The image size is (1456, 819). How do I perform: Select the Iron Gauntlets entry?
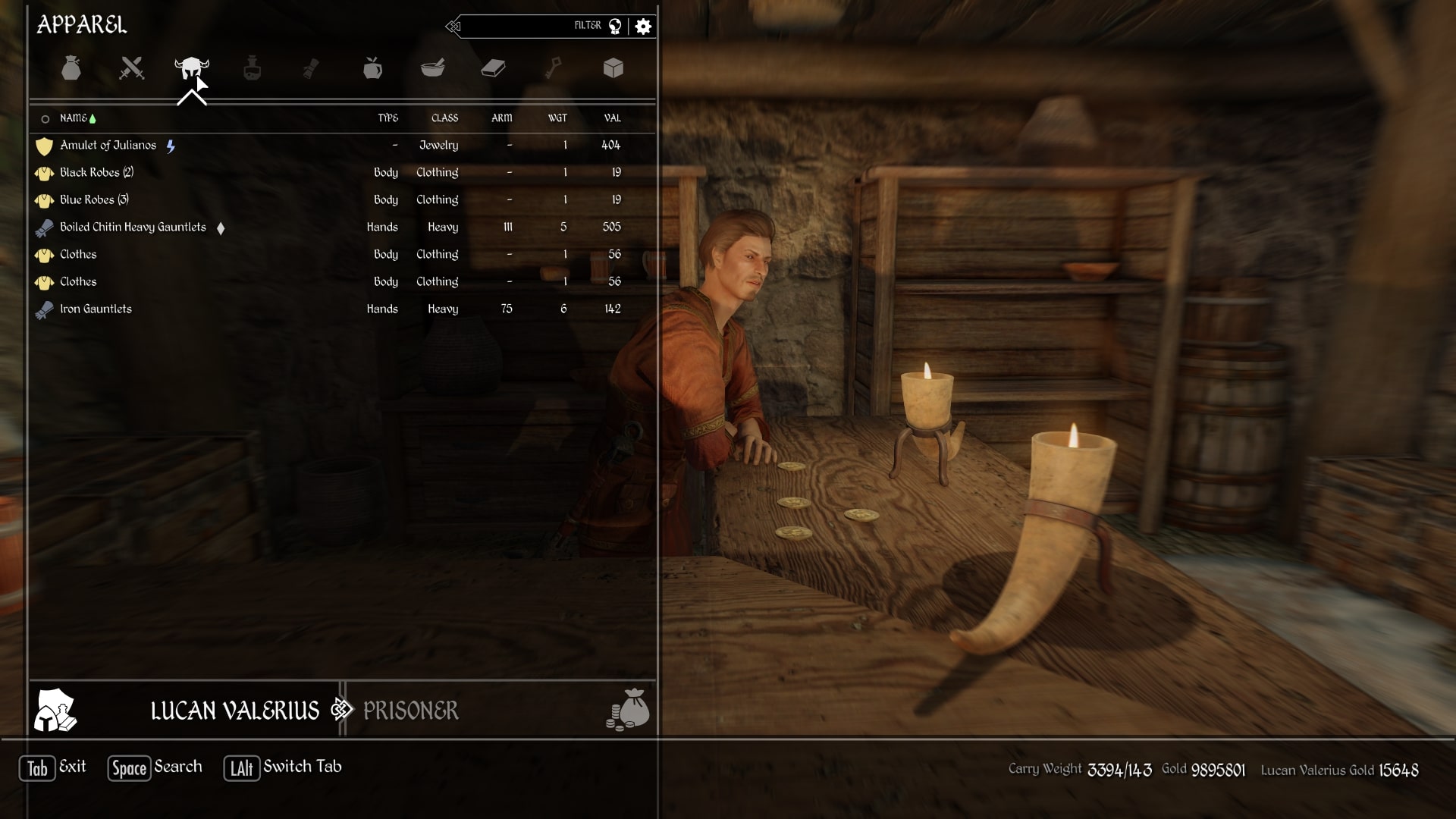(x=96, y=309)
